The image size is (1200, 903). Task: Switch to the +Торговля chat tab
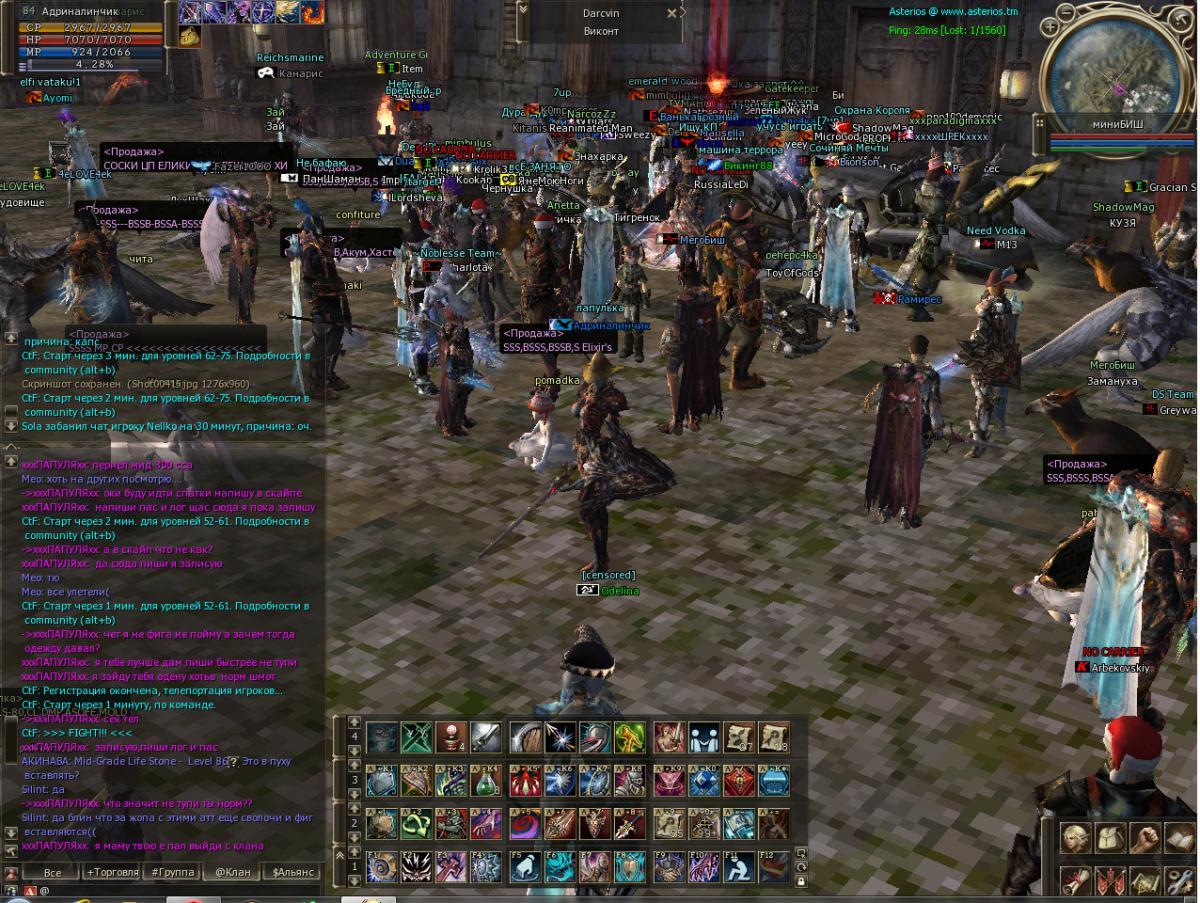click(x=113, y=873)
